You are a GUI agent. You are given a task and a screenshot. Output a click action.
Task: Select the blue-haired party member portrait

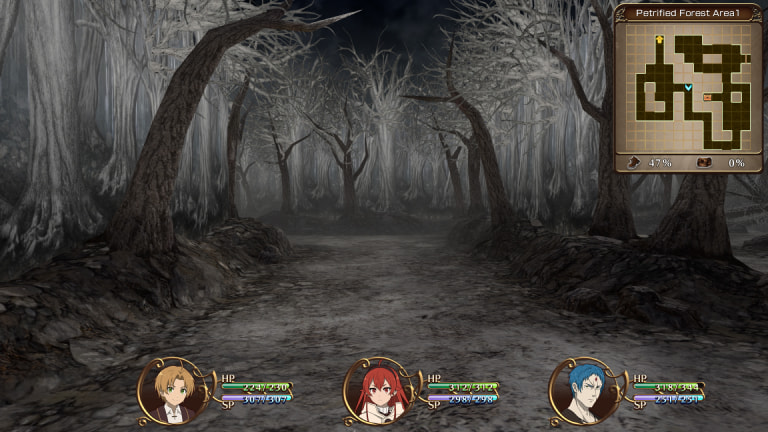click(576, 390)
